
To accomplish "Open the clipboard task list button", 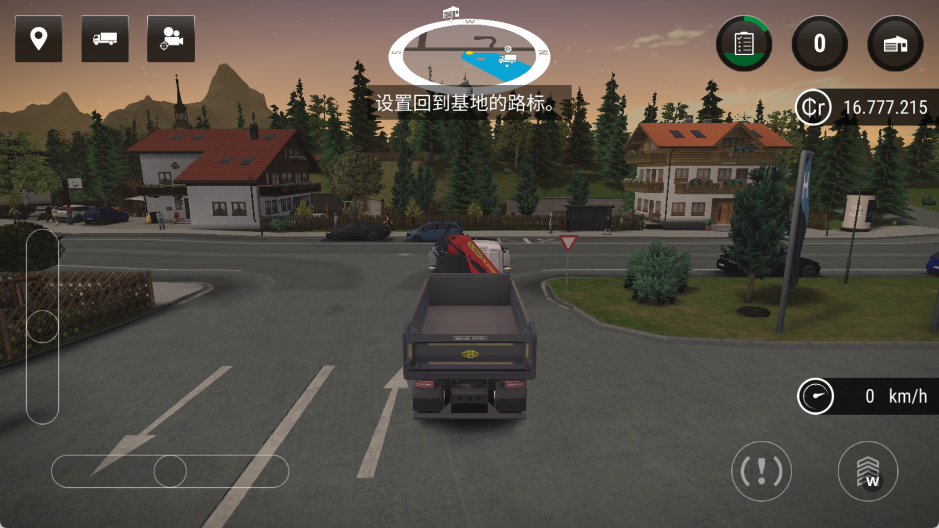I will (744, 43).
